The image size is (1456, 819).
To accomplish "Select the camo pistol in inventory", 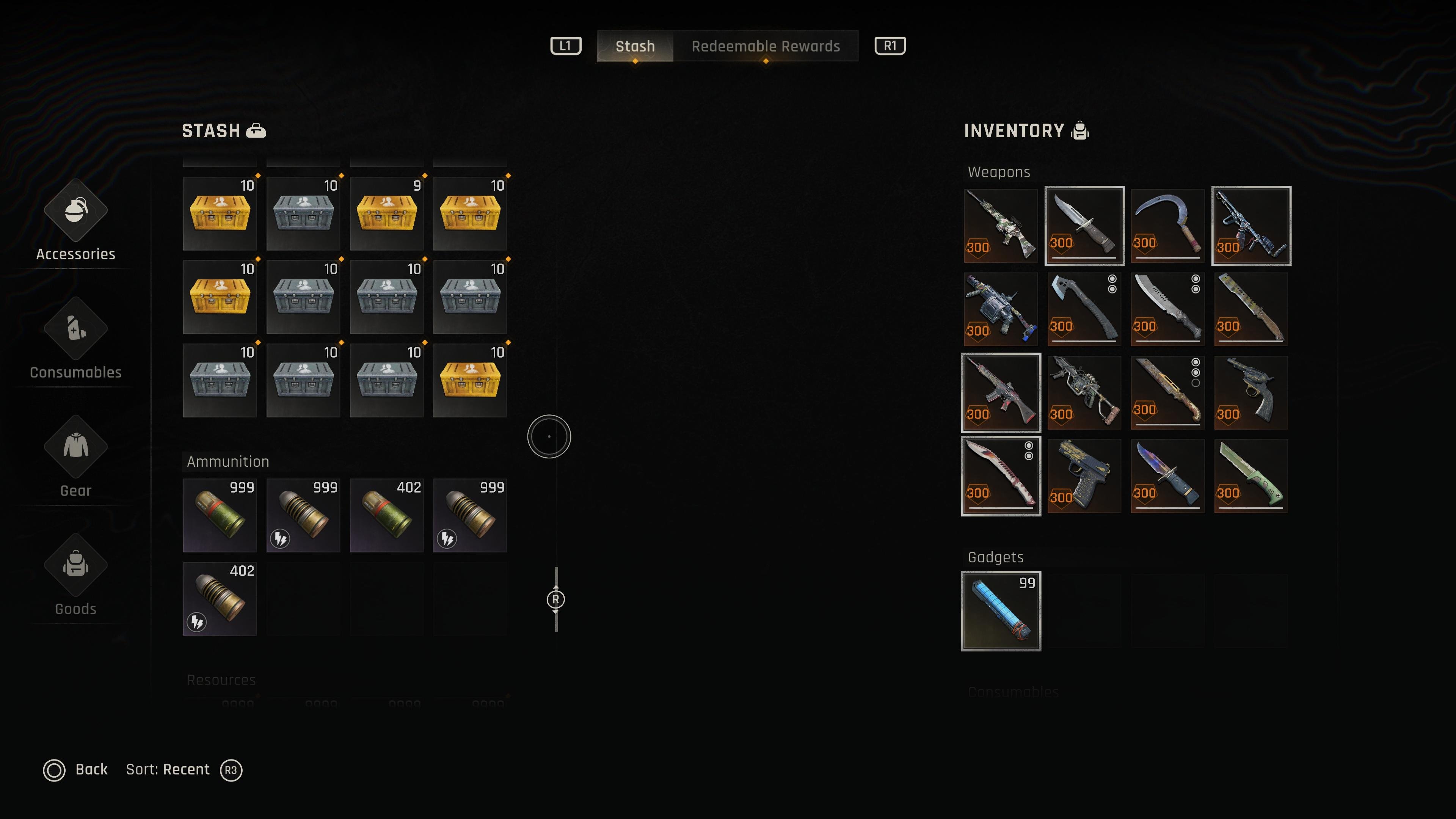I will click(1084, 476).
